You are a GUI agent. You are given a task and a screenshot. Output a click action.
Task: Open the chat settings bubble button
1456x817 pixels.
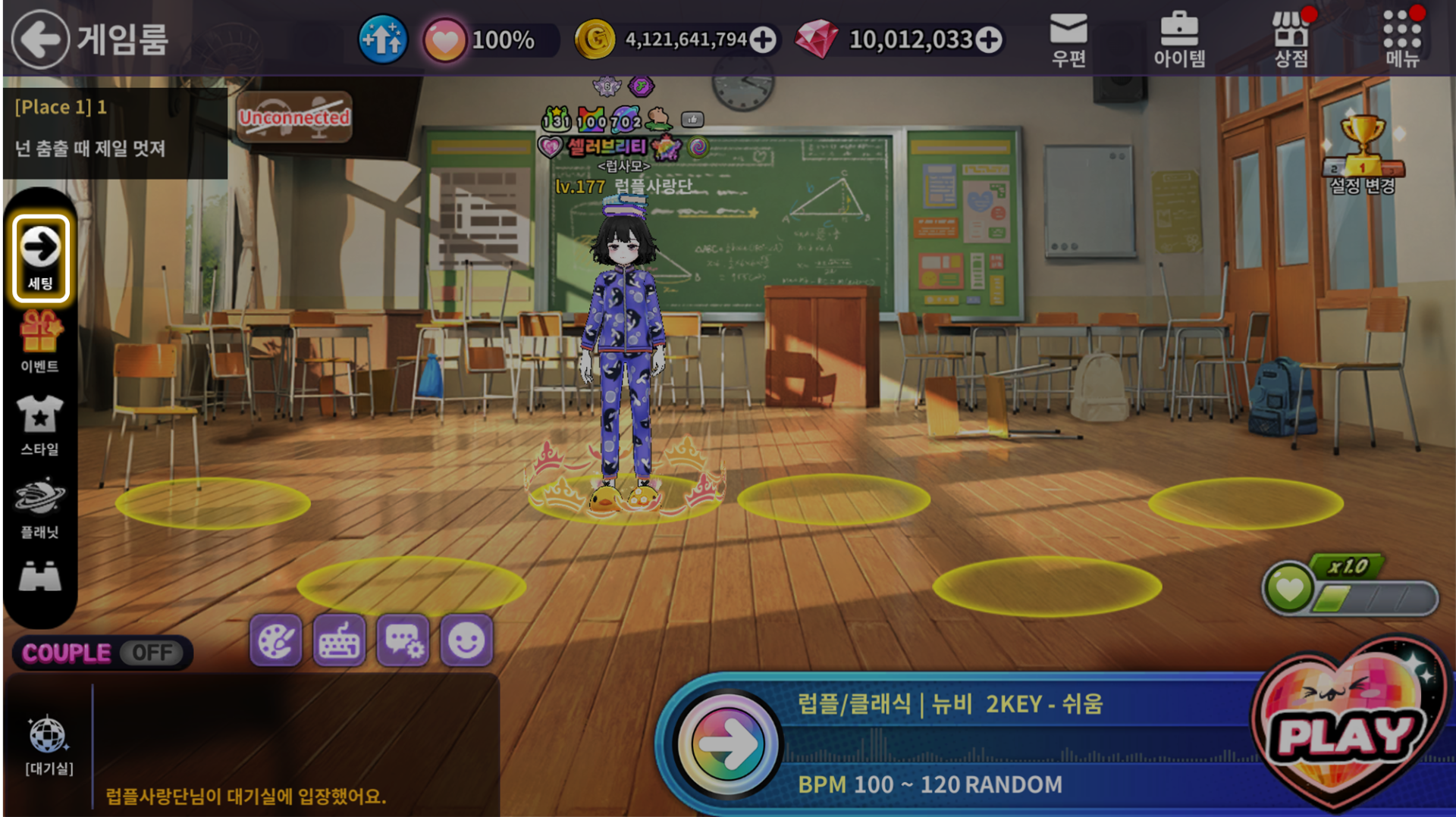pos(403,641)
